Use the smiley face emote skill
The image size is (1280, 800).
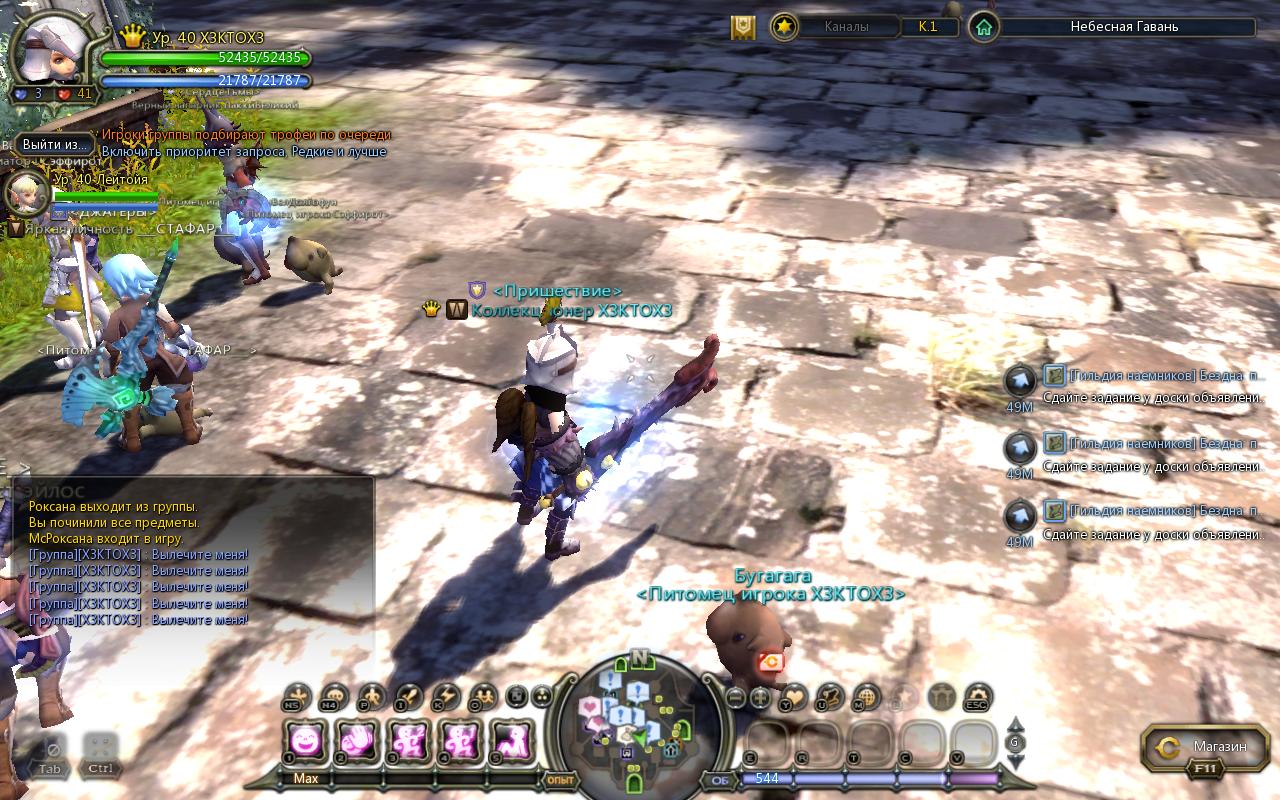coord(305,742)
